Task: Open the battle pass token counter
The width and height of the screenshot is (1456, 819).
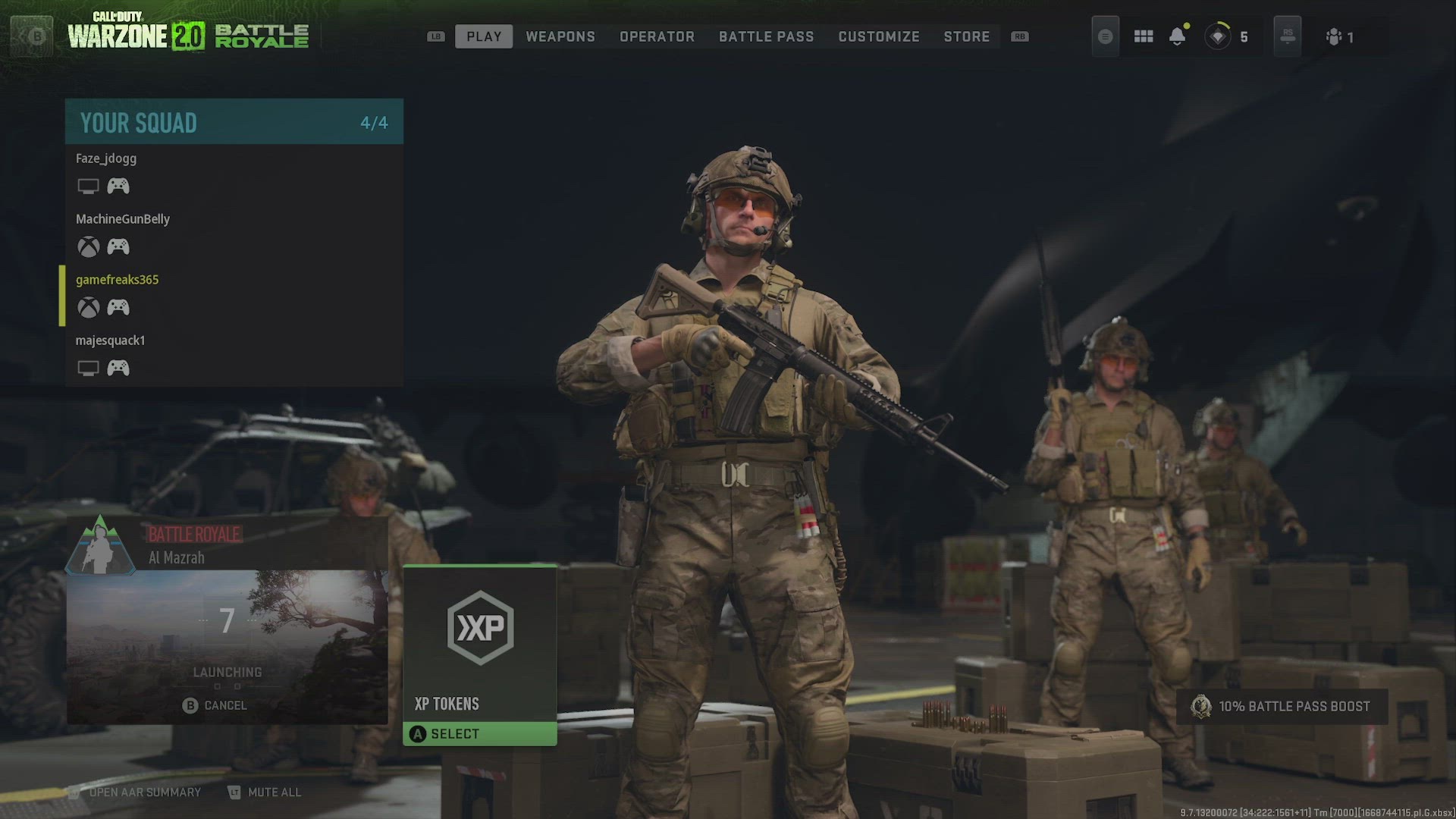Action: point(1226,36)
